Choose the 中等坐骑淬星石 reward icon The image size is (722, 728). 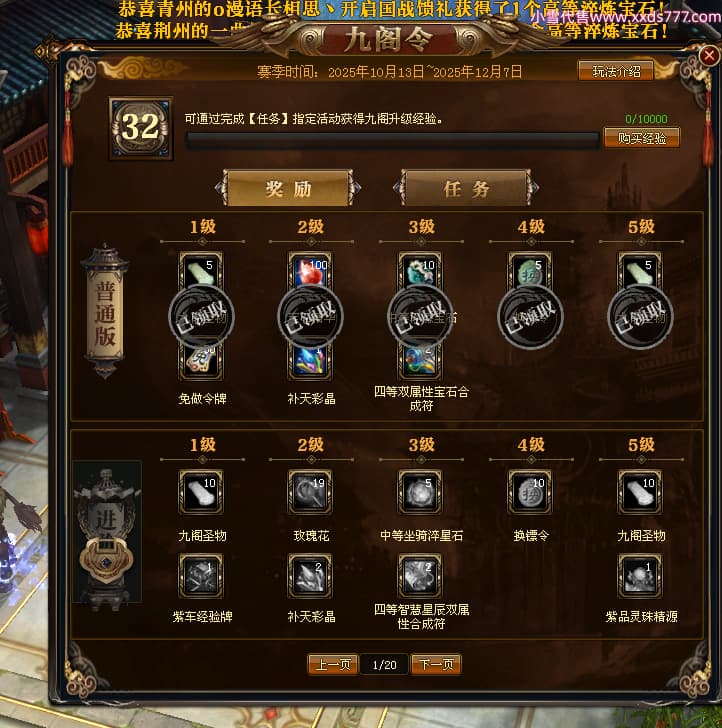click(420, 492)
